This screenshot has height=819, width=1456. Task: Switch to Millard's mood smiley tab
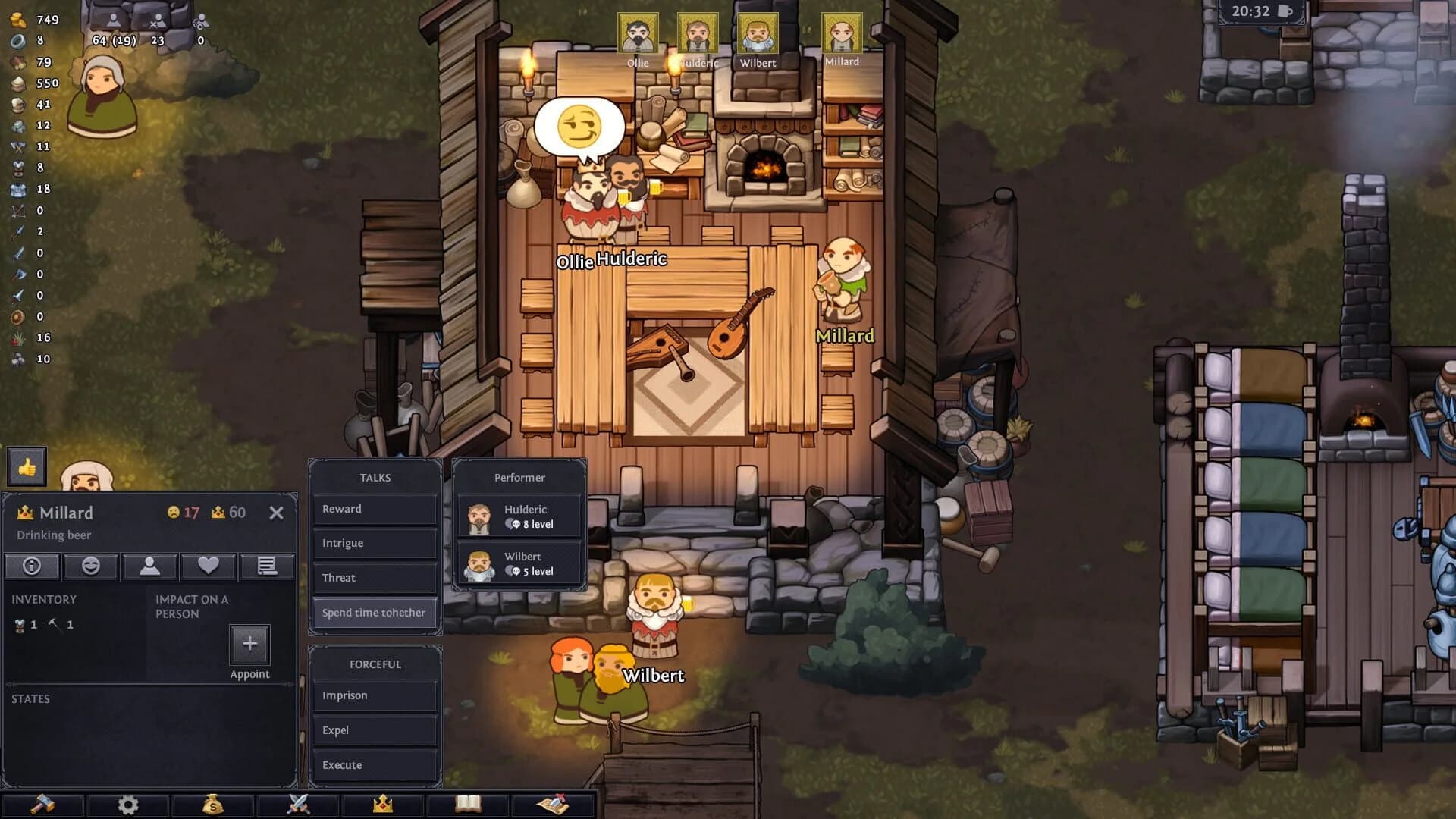click(x=90, y=566)
